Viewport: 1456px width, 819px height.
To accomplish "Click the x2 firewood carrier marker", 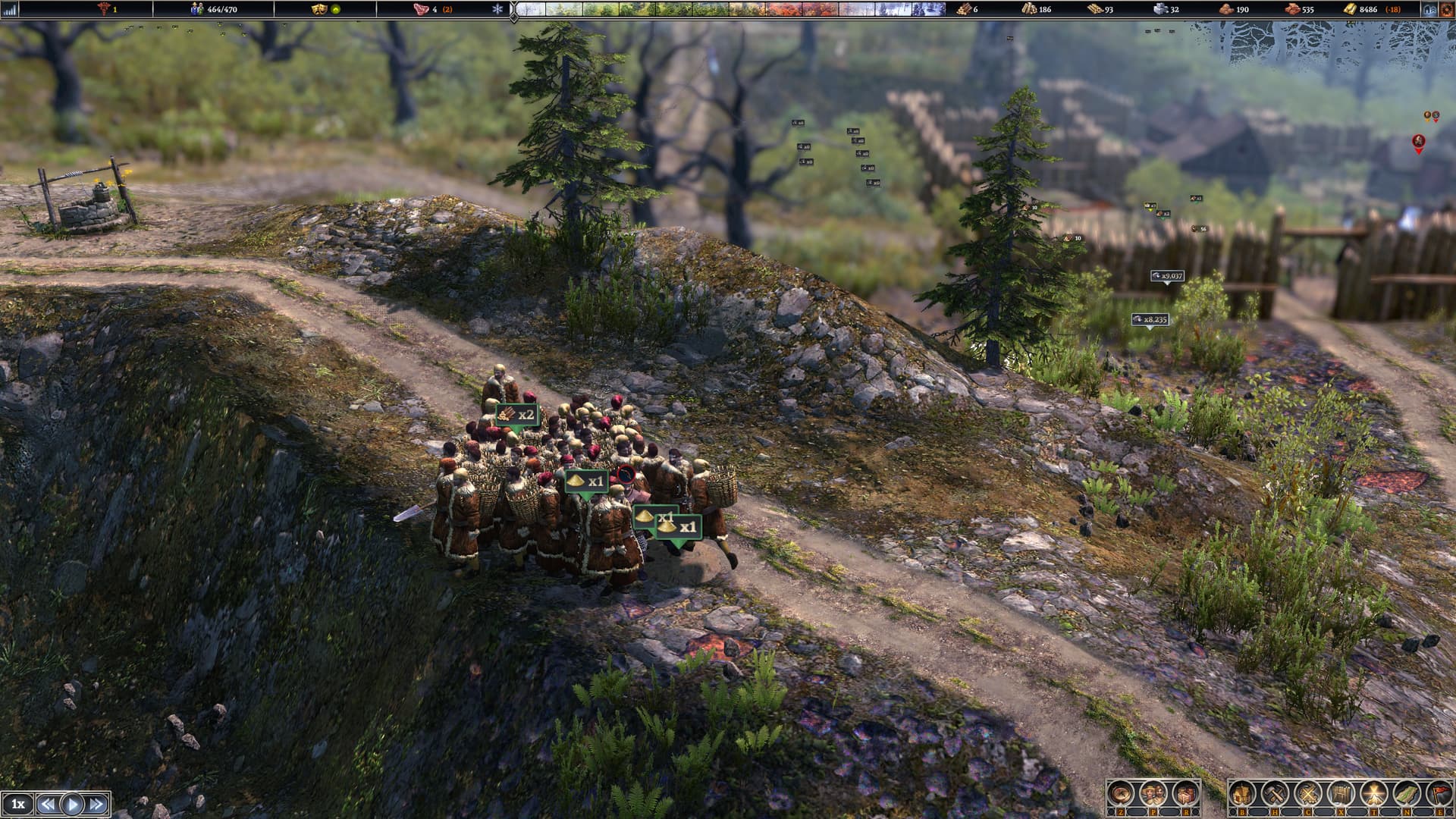I will [517, 416].
